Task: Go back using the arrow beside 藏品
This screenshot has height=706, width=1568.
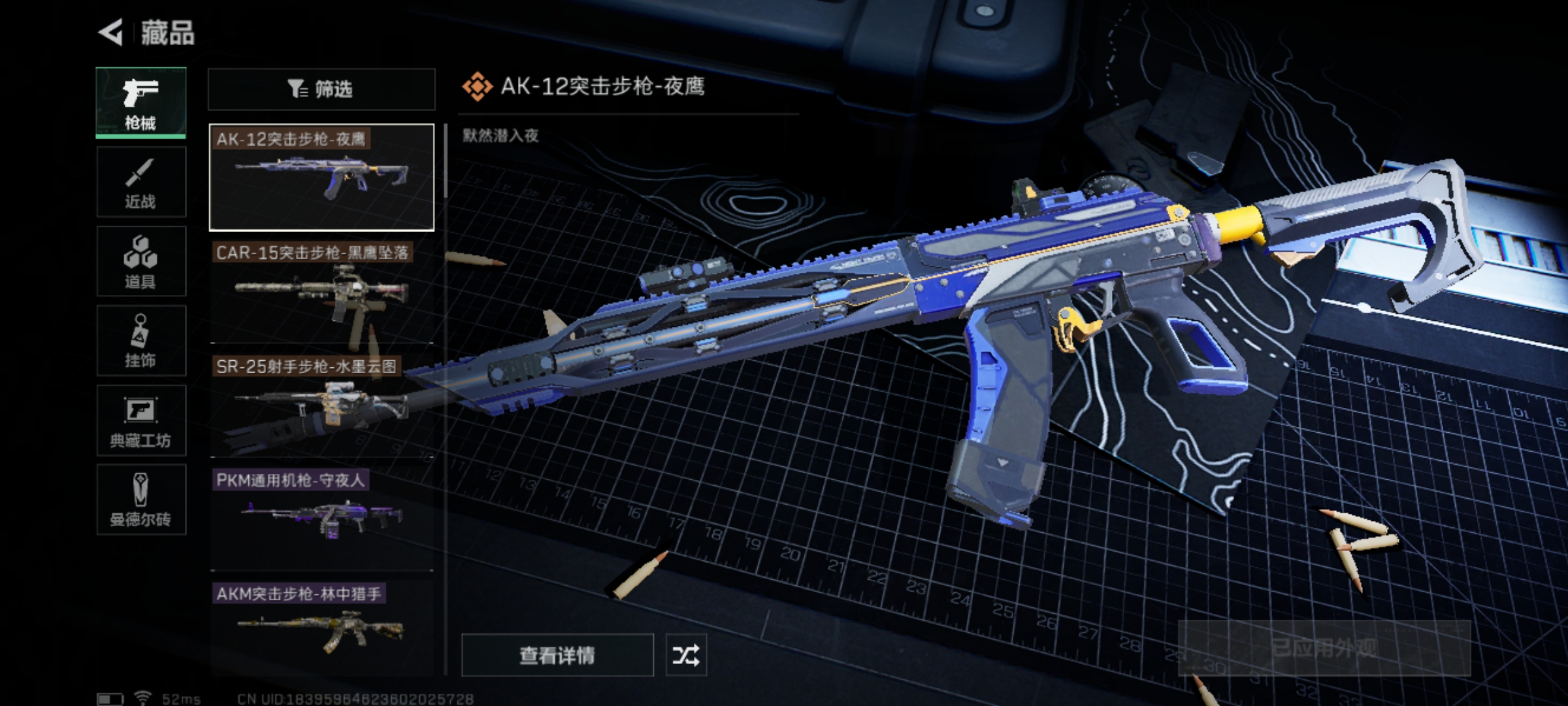Action: [112, 32]
